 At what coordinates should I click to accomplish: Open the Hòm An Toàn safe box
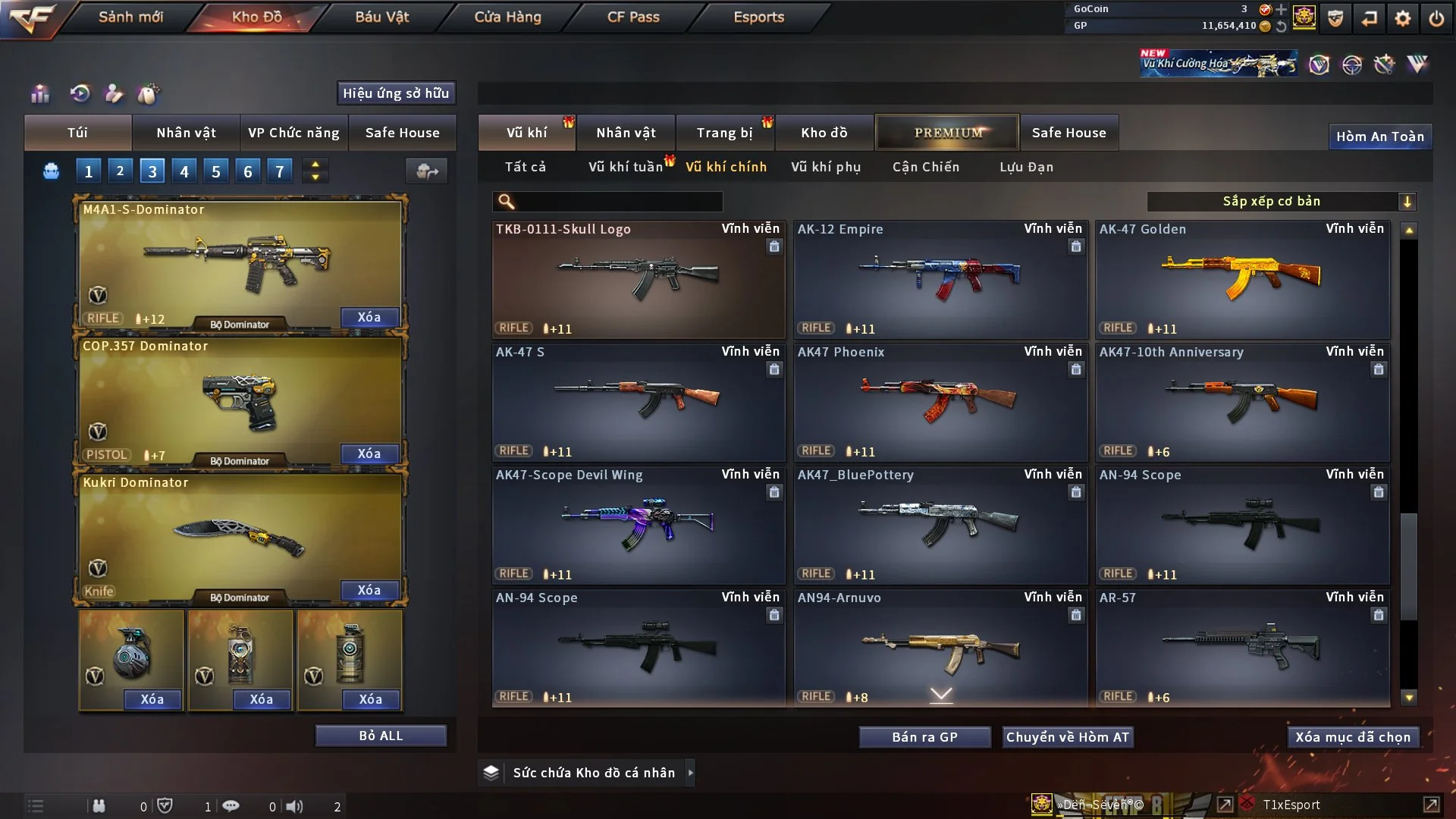[x=1380, y=136]
